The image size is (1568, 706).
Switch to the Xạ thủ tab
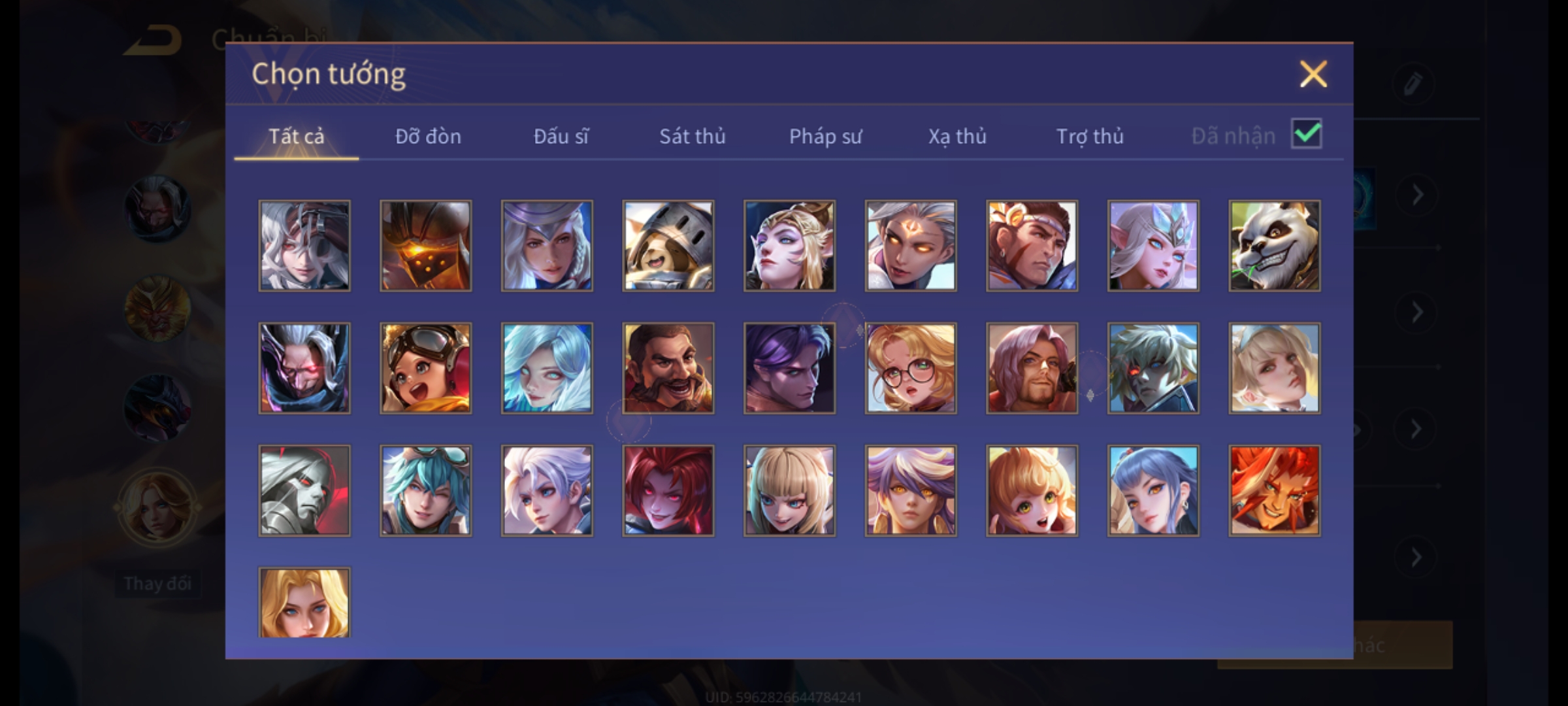[x=957, y=136]
